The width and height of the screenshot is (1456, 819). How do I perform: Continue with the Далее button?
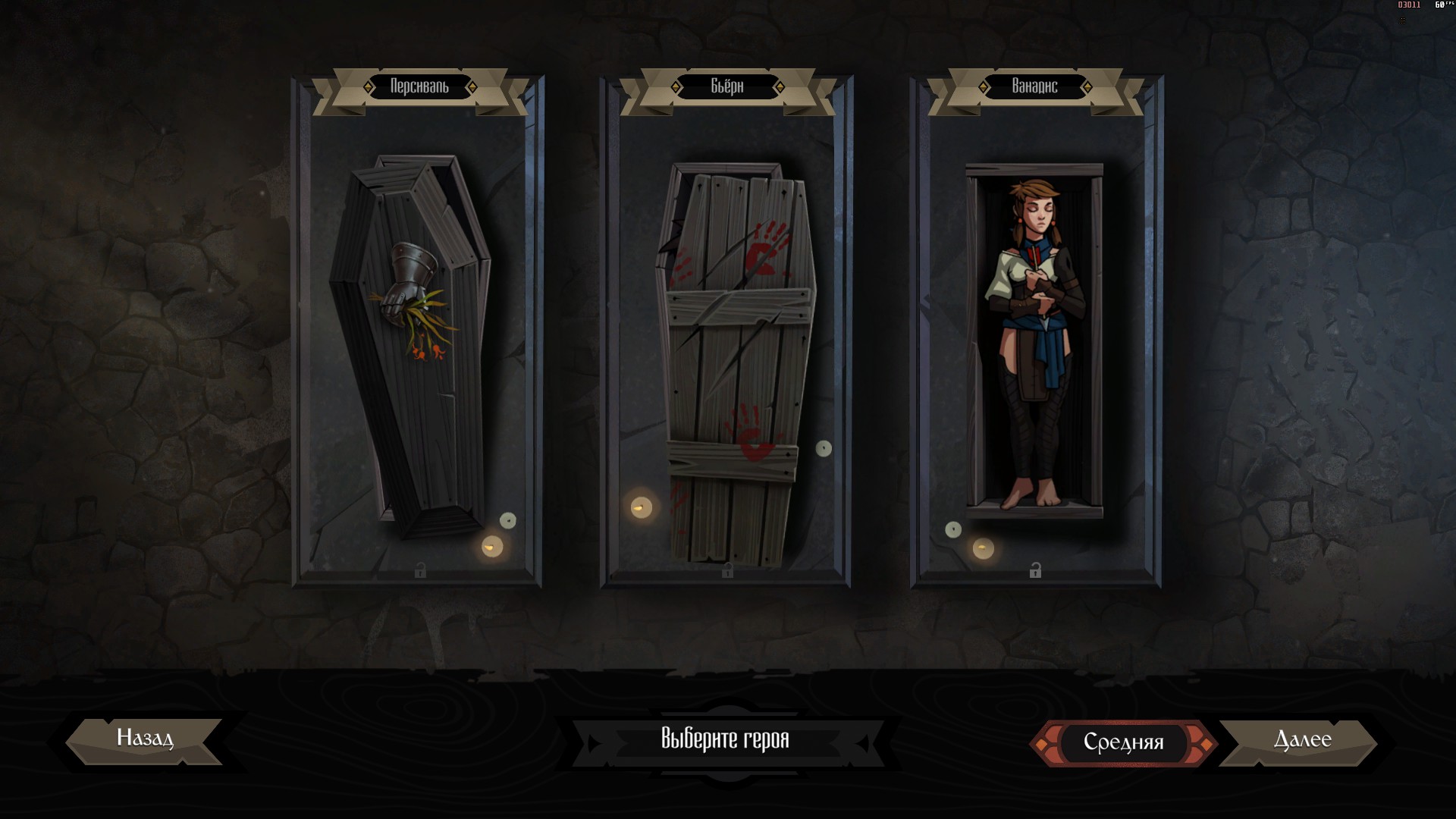1301,741
